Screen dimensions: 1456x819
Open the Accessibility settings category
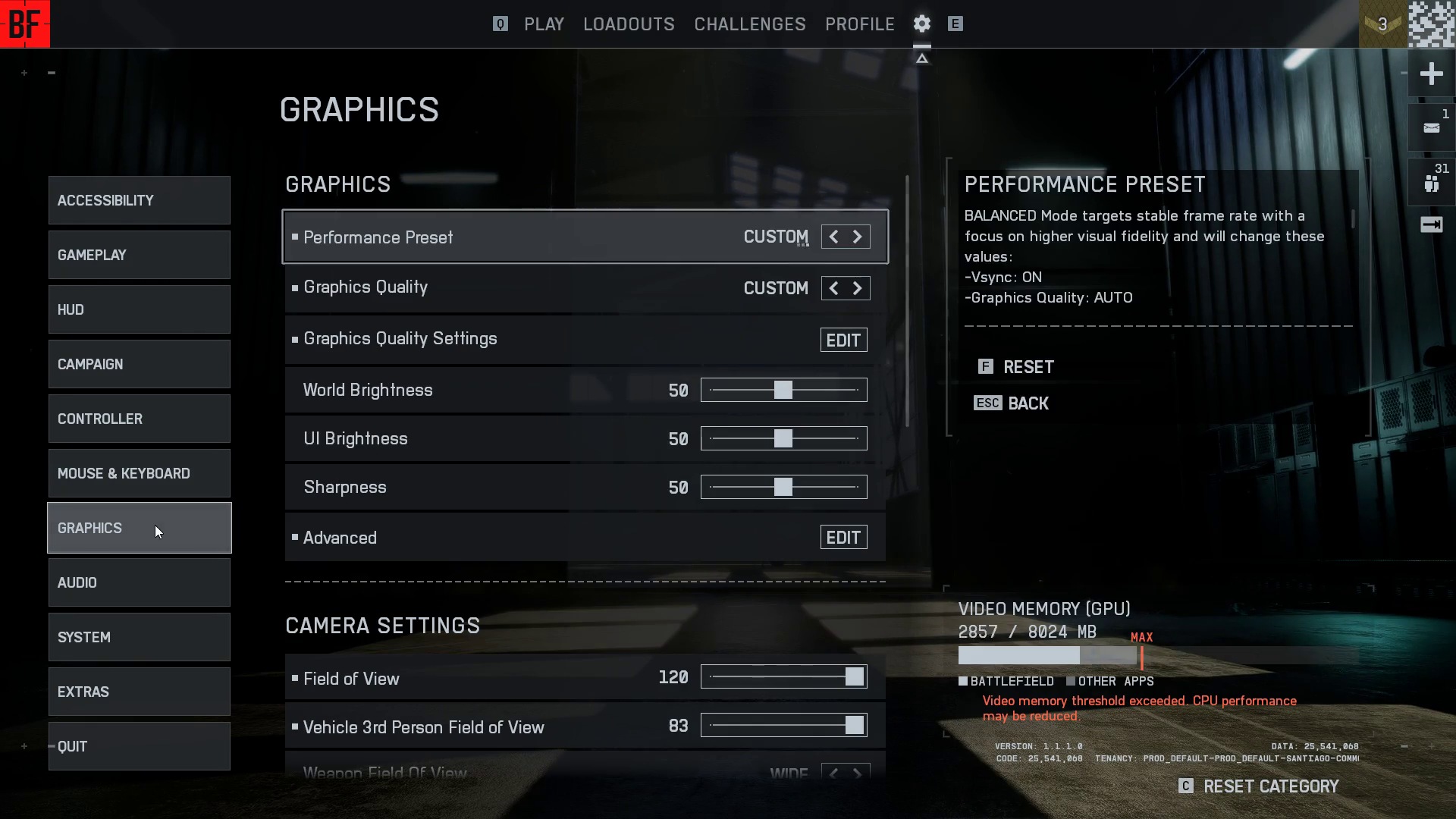click(139, 200)
